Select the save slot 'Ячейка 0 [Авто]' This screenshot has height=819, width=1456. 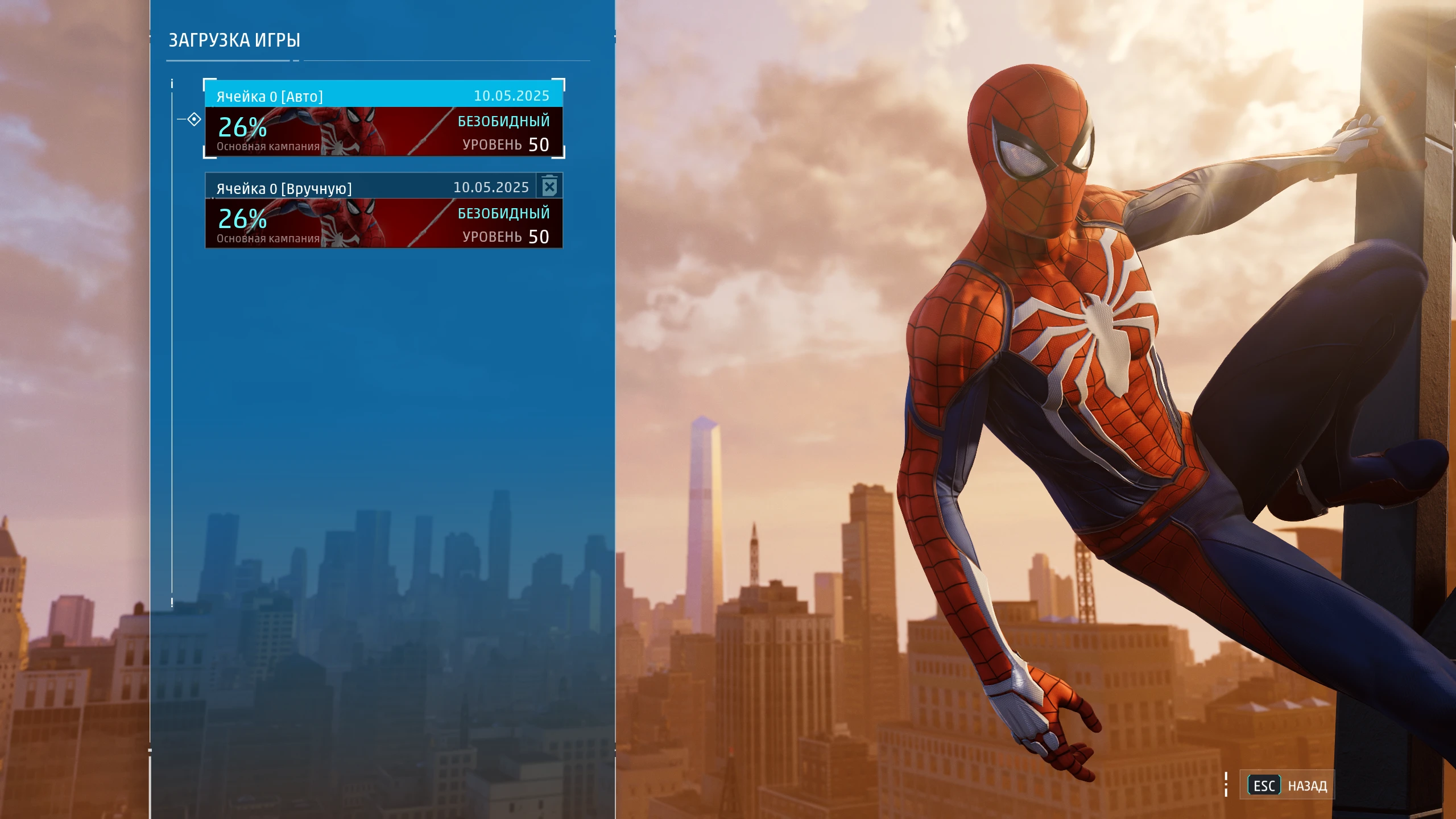click(x=384, y=119)
